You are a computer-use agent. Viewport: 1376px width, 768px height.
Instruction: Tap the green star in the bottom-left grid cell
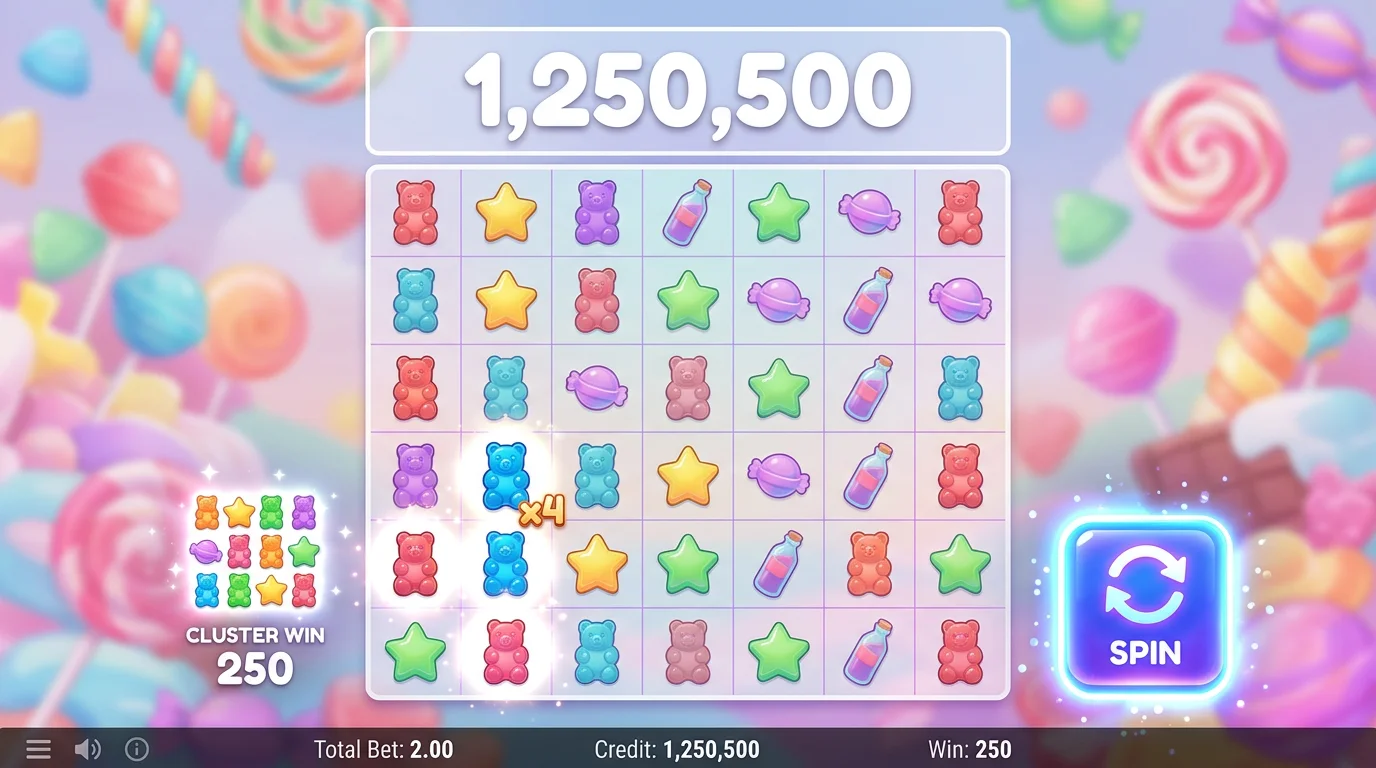click(413, 651)
